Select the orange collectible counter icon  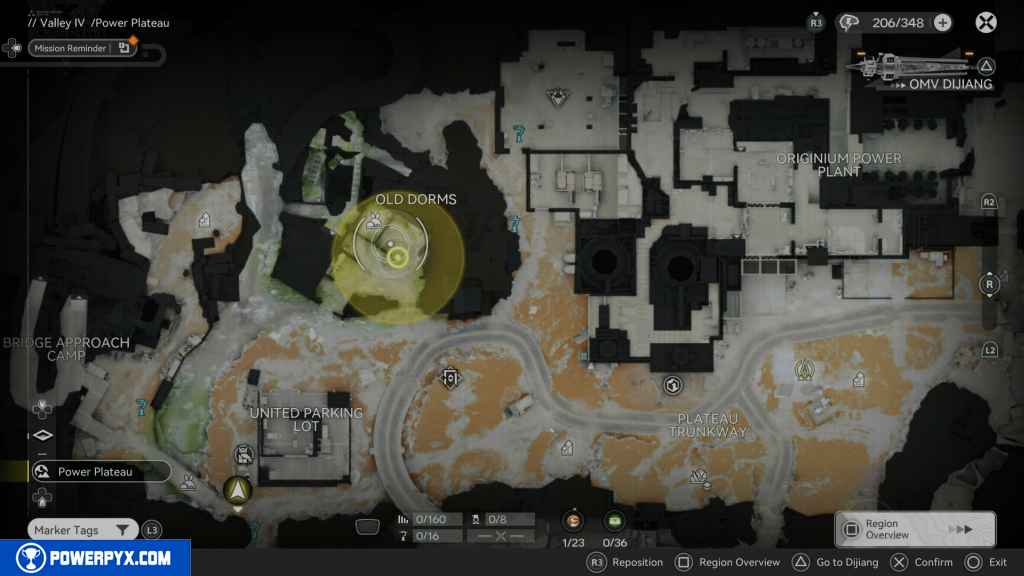point(574,520)
